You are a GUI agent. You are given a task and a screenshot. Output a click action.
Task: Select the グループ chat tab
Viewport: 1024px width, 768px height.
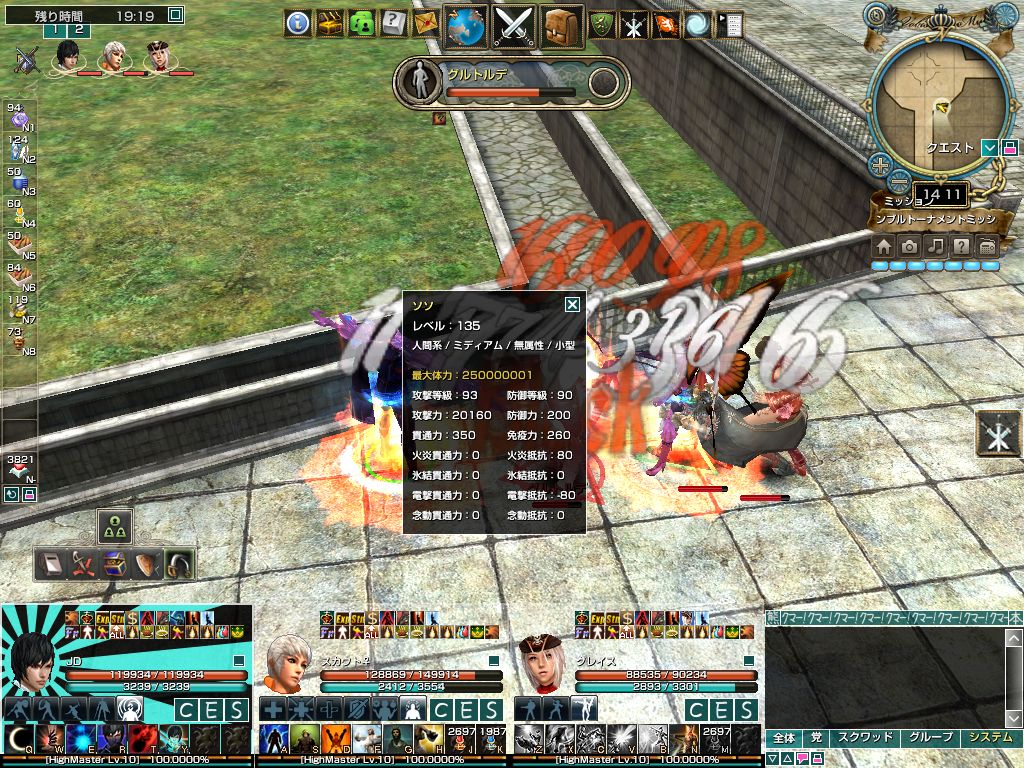tap(929, 738)
